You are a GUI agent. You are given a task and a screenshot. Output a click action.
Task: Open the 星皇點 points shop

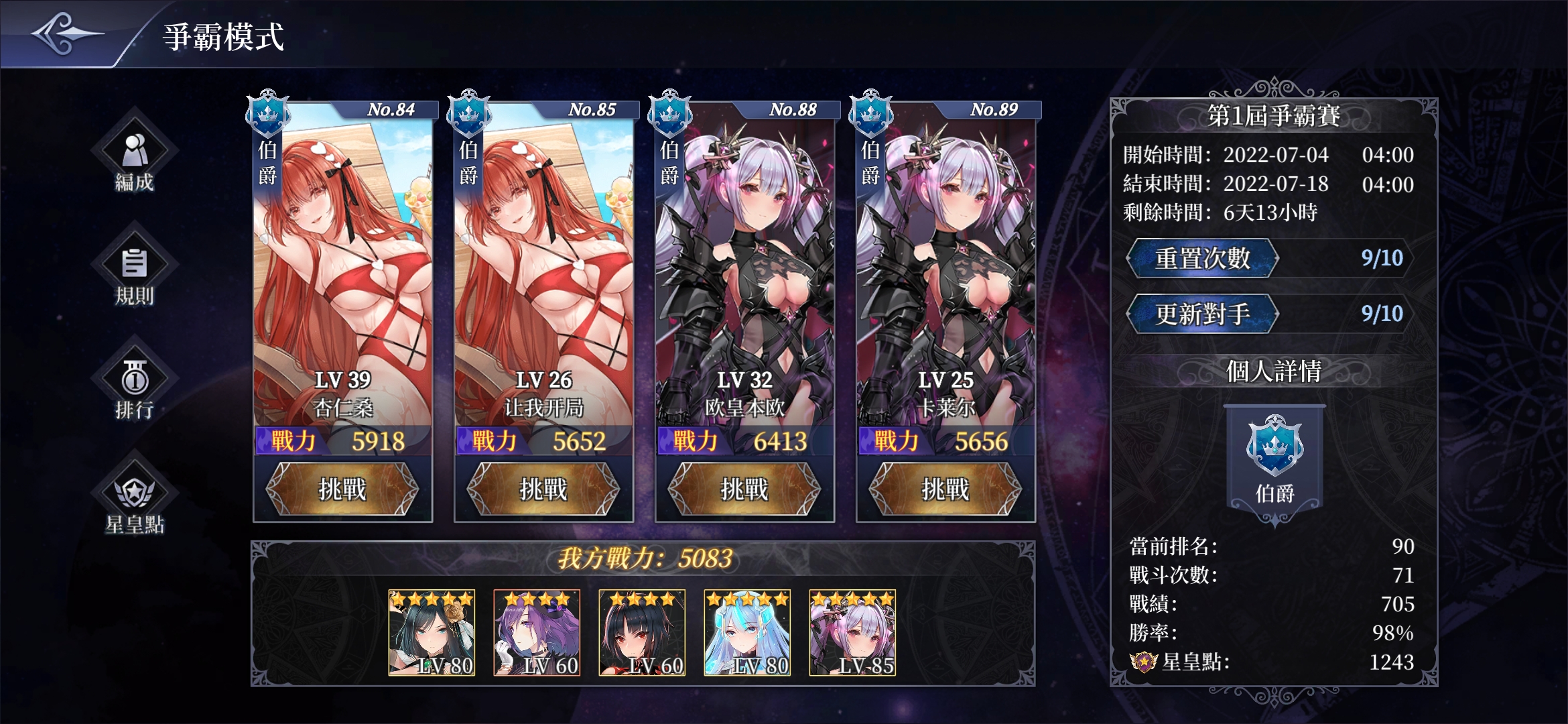pos(135,501)
